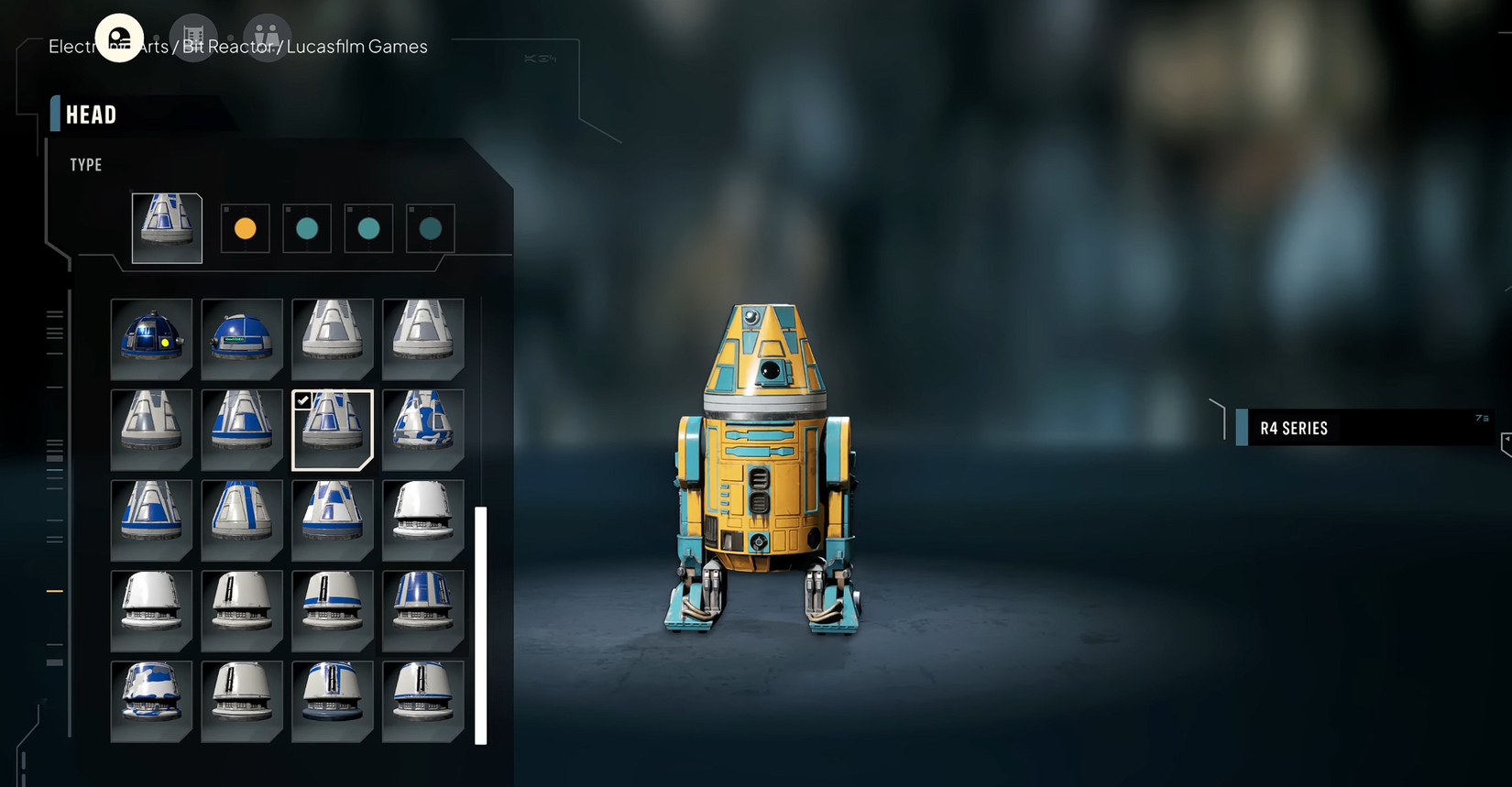This screenshot has height=787, width=1512.
Task: Choose the blue-and-white camo pattern head
Action: pyautogui.click(x=423, y=429)
